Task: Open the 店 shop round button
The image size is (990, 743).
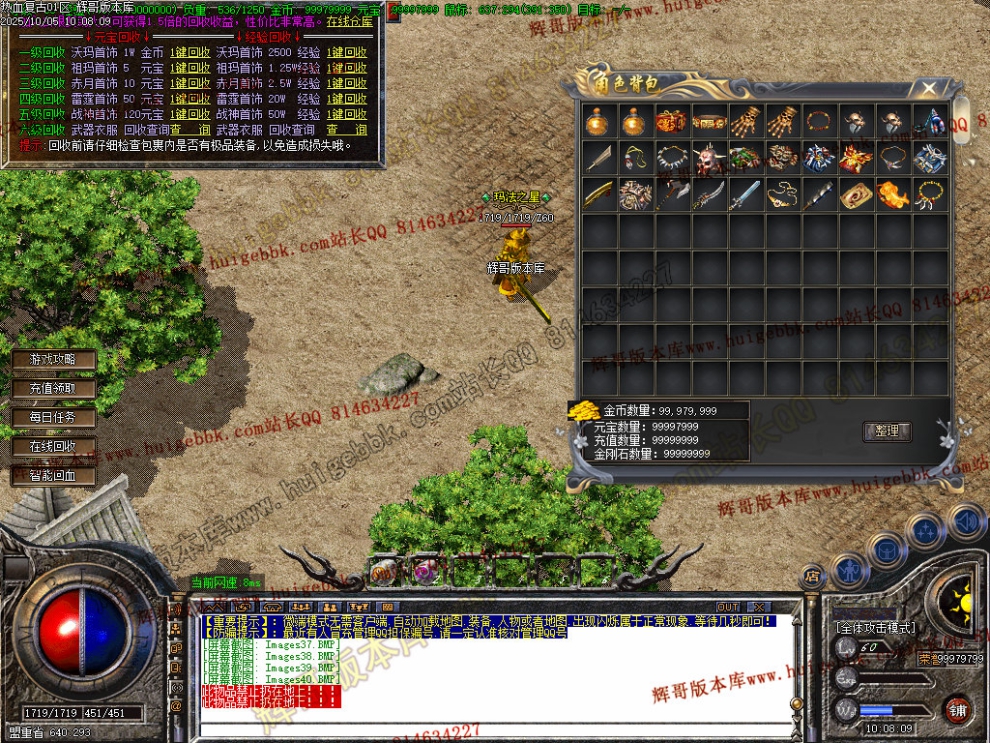Action: click(811, 573)
